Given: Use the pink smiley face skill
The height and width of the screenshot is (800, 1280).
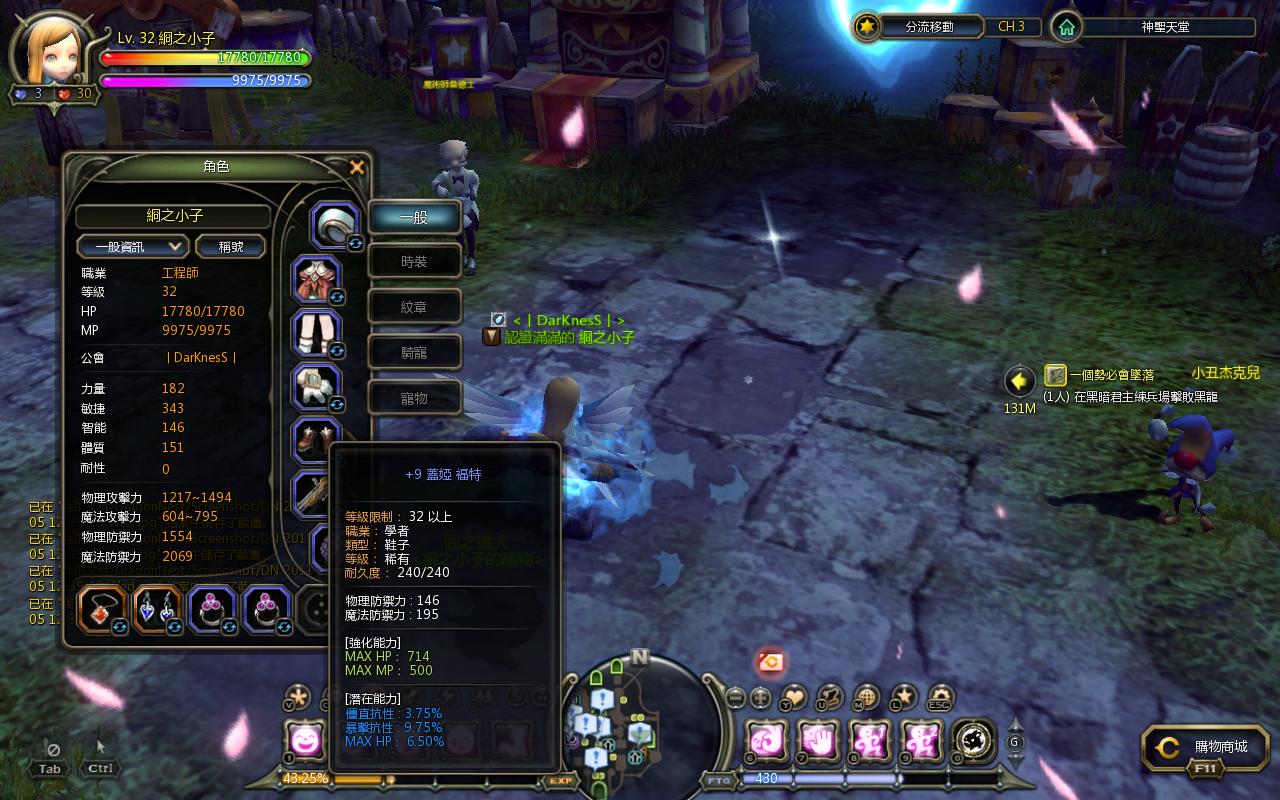Looking at the screenshot, I should 304,741.
